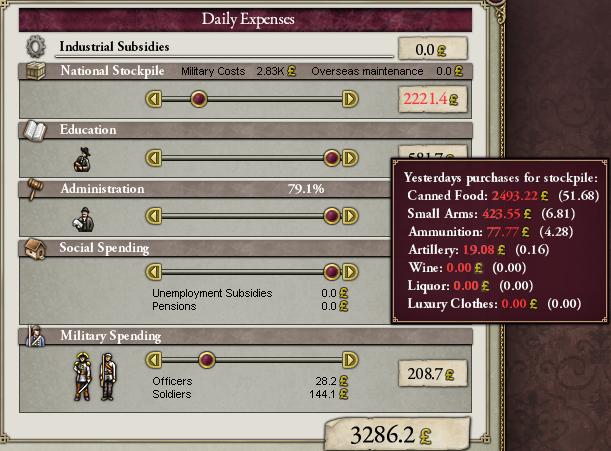Lower Education spending using left arrow

[153, 158]
